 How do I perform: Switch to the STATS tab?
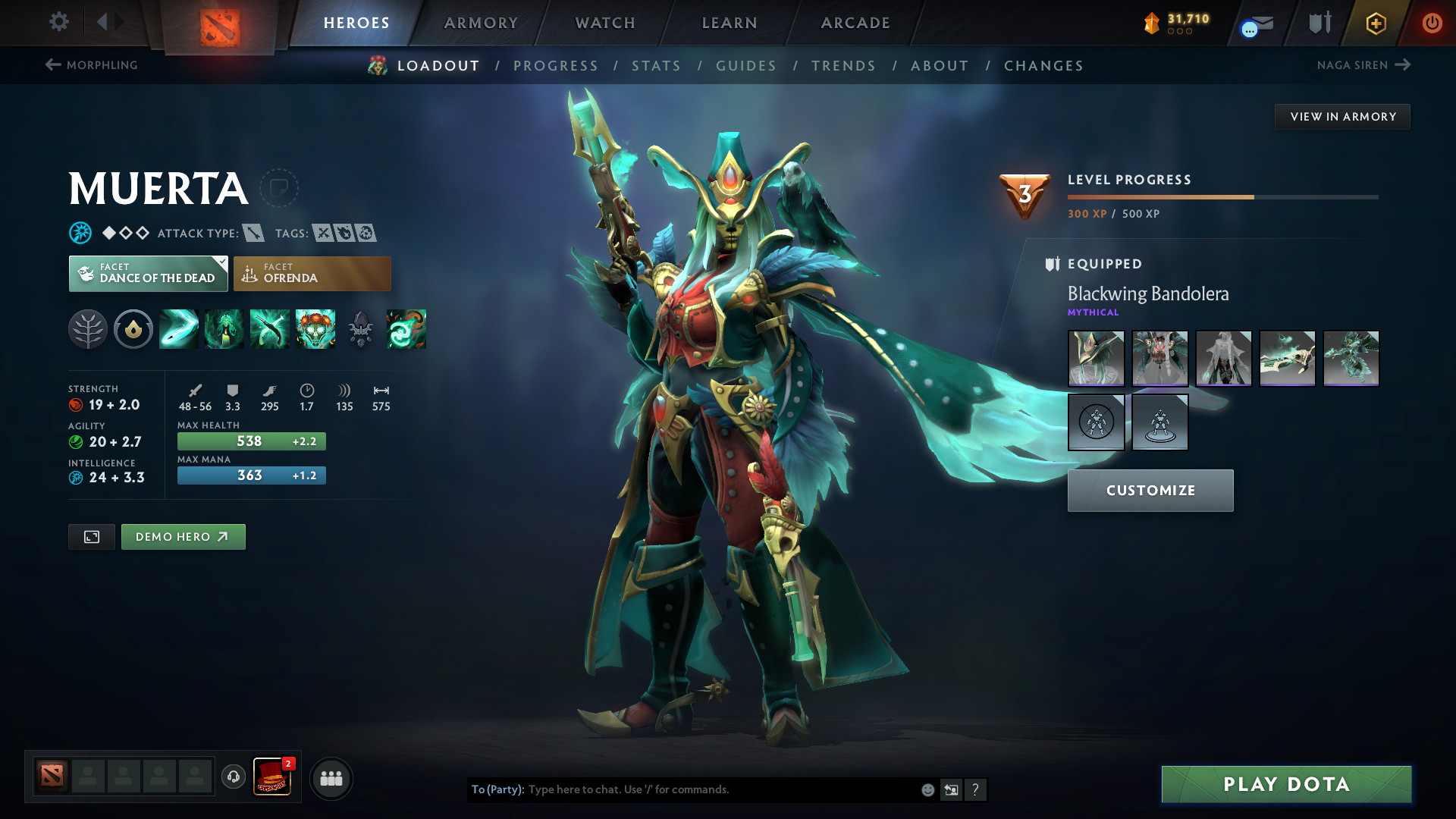pyautogui.click(x=657, y=65)
